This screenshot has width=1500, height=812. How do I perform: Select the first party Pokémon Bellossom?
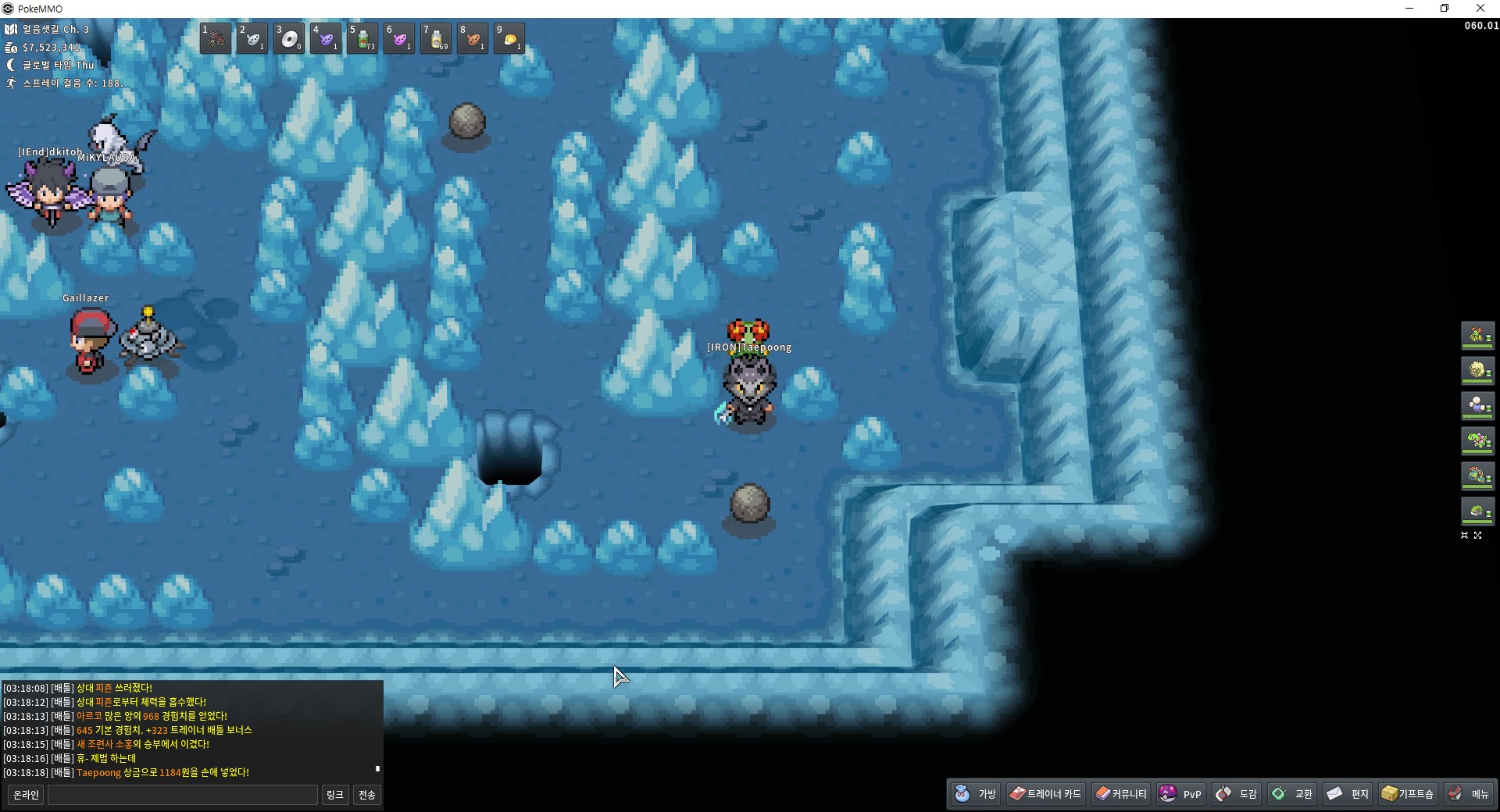click(x=1477, y=336)
